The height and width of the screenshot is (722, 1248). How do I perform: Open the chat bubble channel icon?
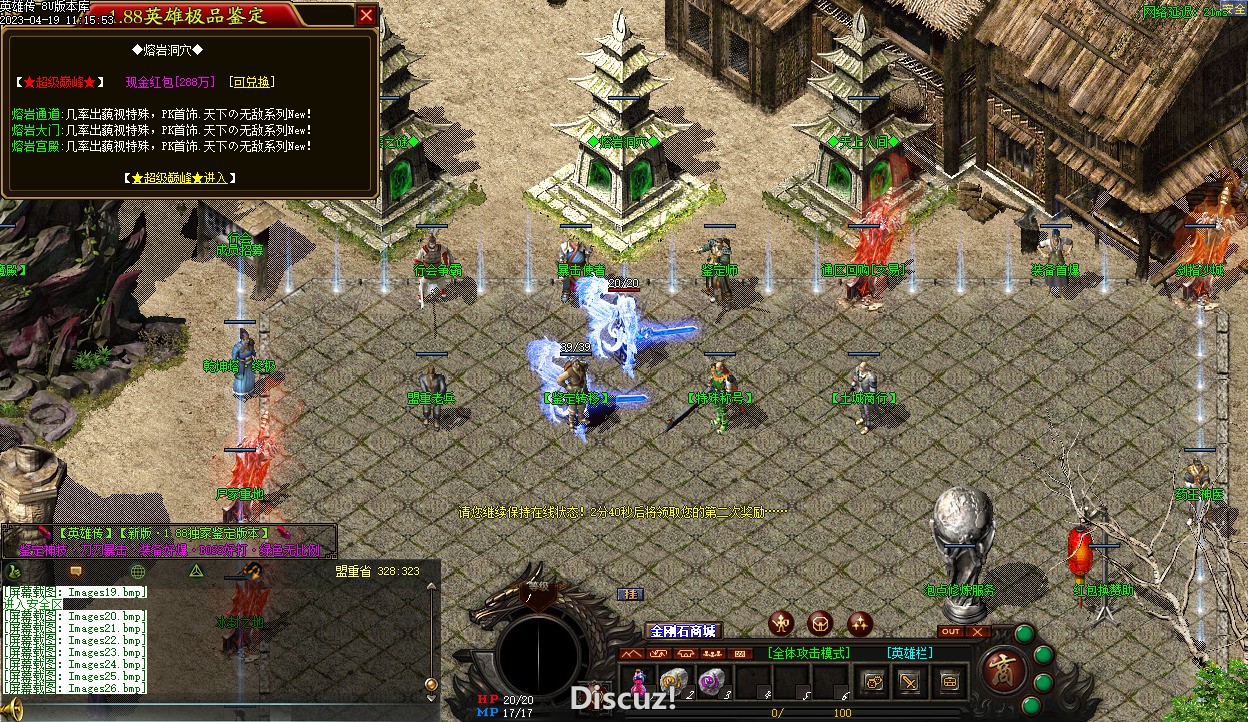click(x=75, y=571)
